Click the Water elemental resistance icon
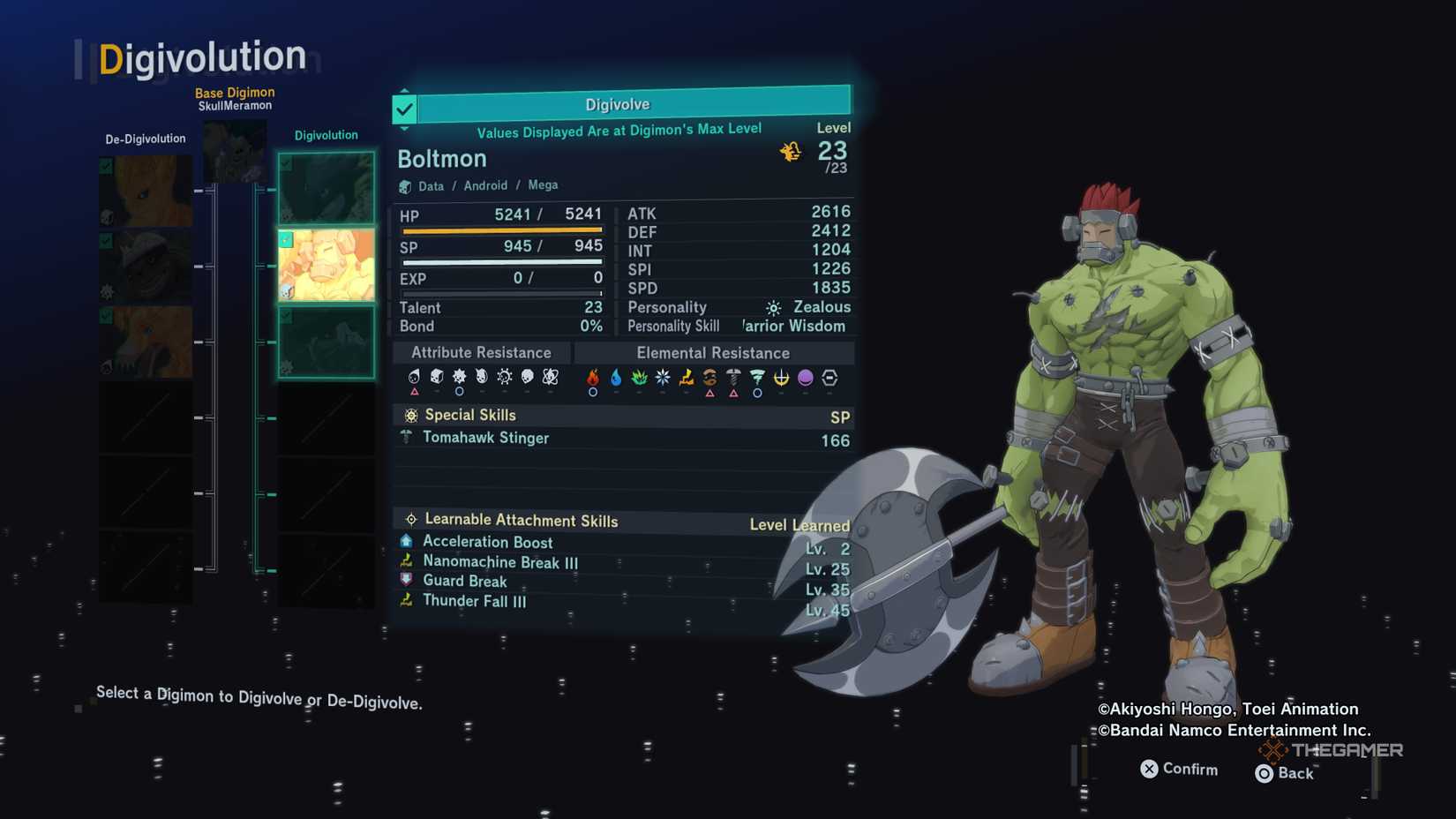Viewport: 1456px width, 819px height. pos(615,377)
